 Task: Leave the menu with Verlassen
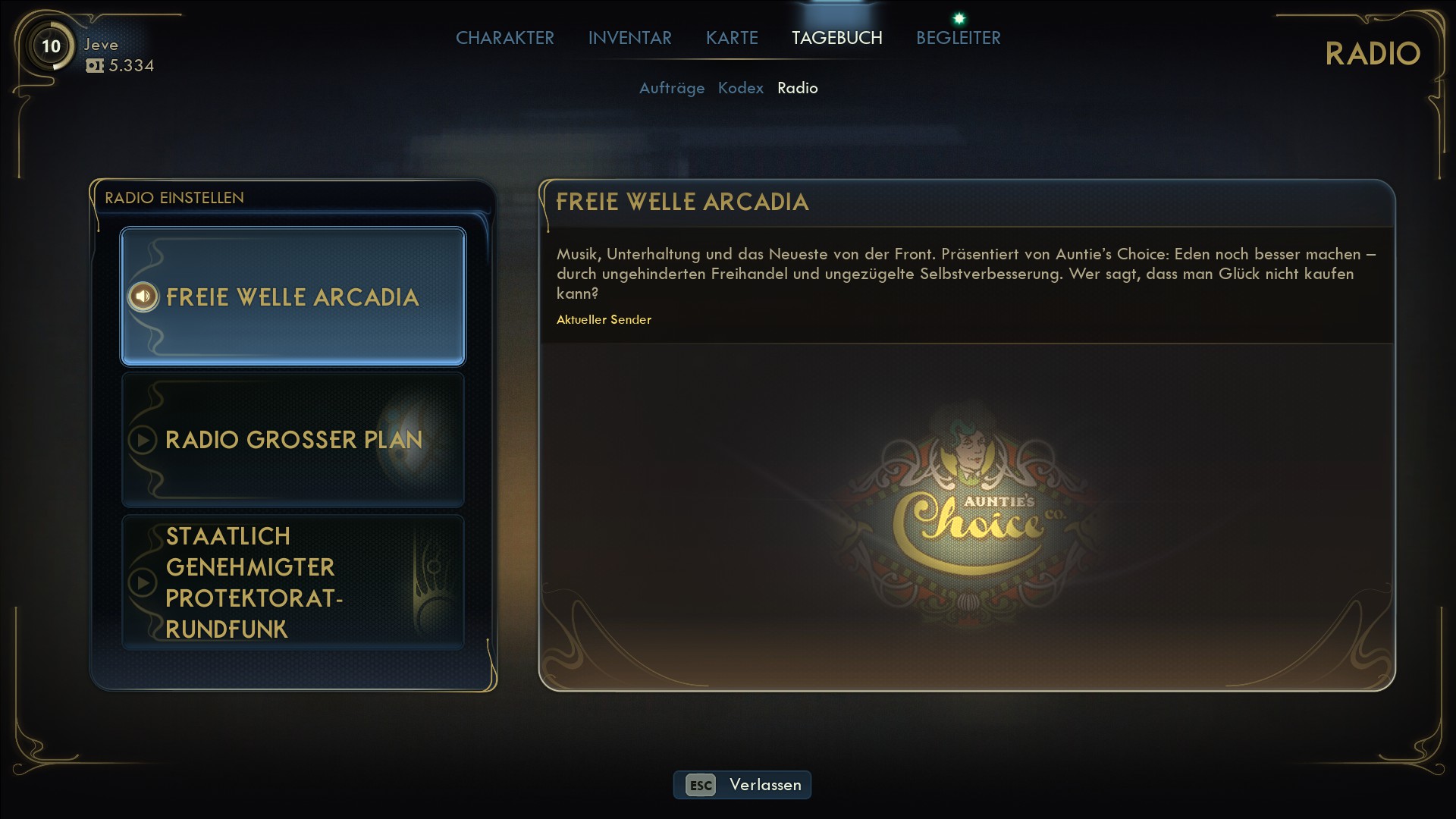pos(742,785)
